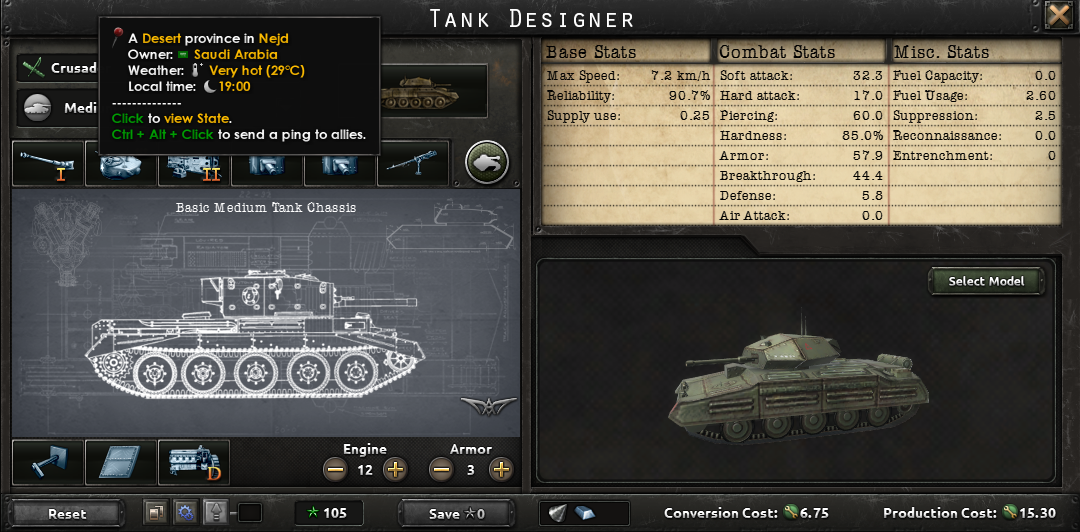Viewport: 1080px width, 532px height.
Task: Click the blue gear auto-design button
Action: [183, 513]
